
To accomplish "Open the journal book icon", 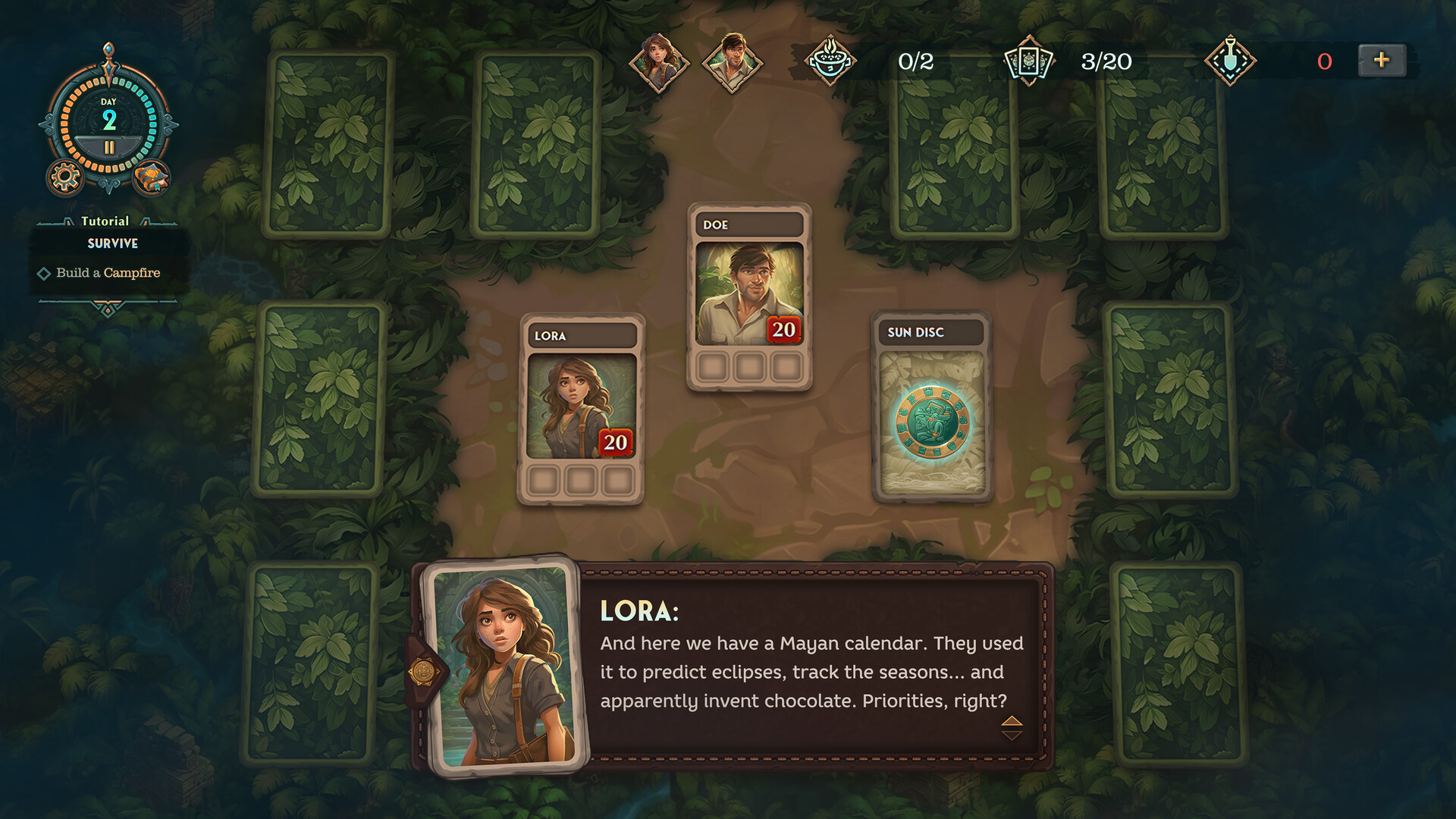I will (x=152, y=177).
